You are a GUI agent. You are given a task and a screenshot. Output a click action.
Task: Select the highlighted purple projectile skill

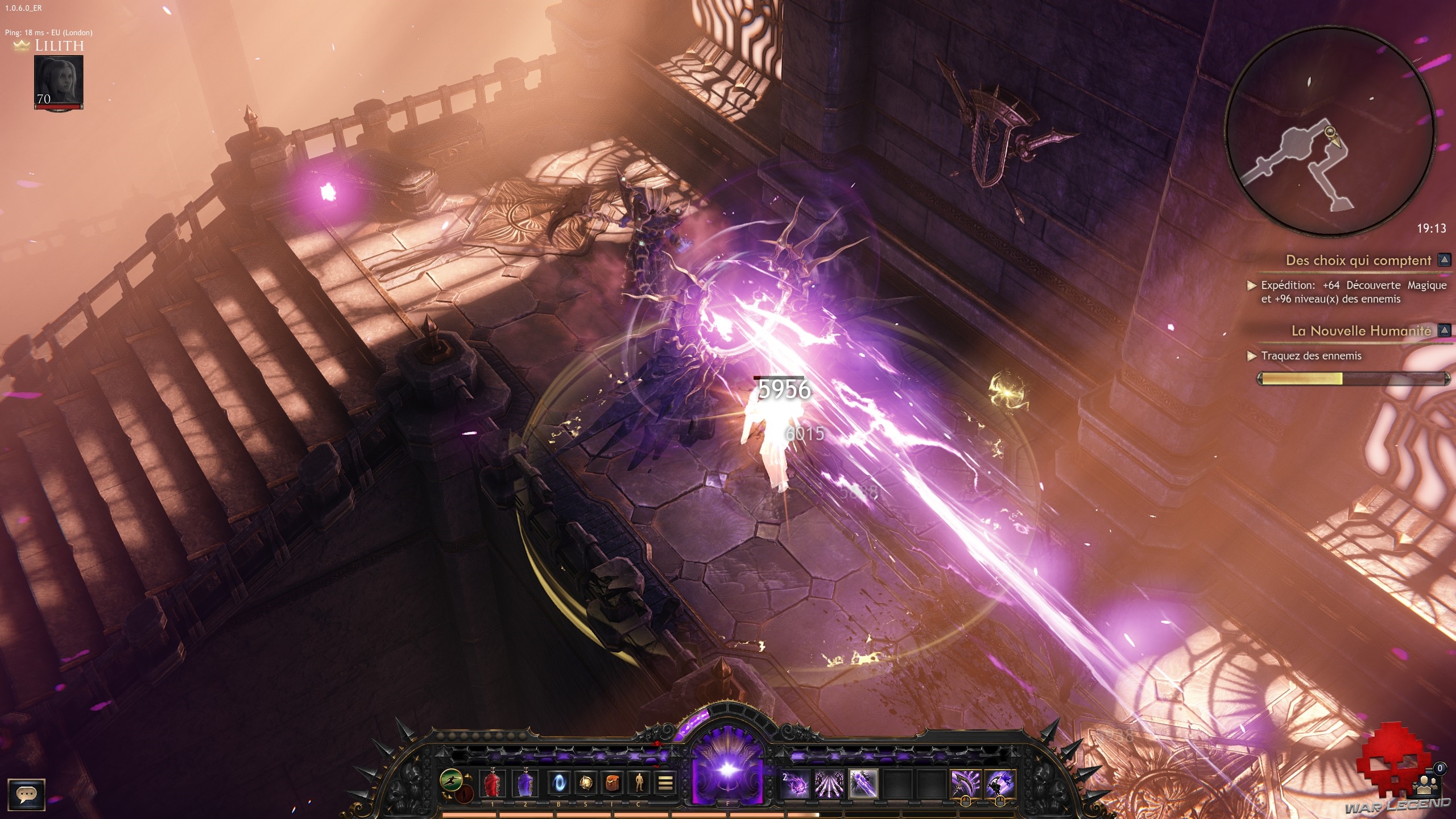pyautogui.click(x=863, y=784)
